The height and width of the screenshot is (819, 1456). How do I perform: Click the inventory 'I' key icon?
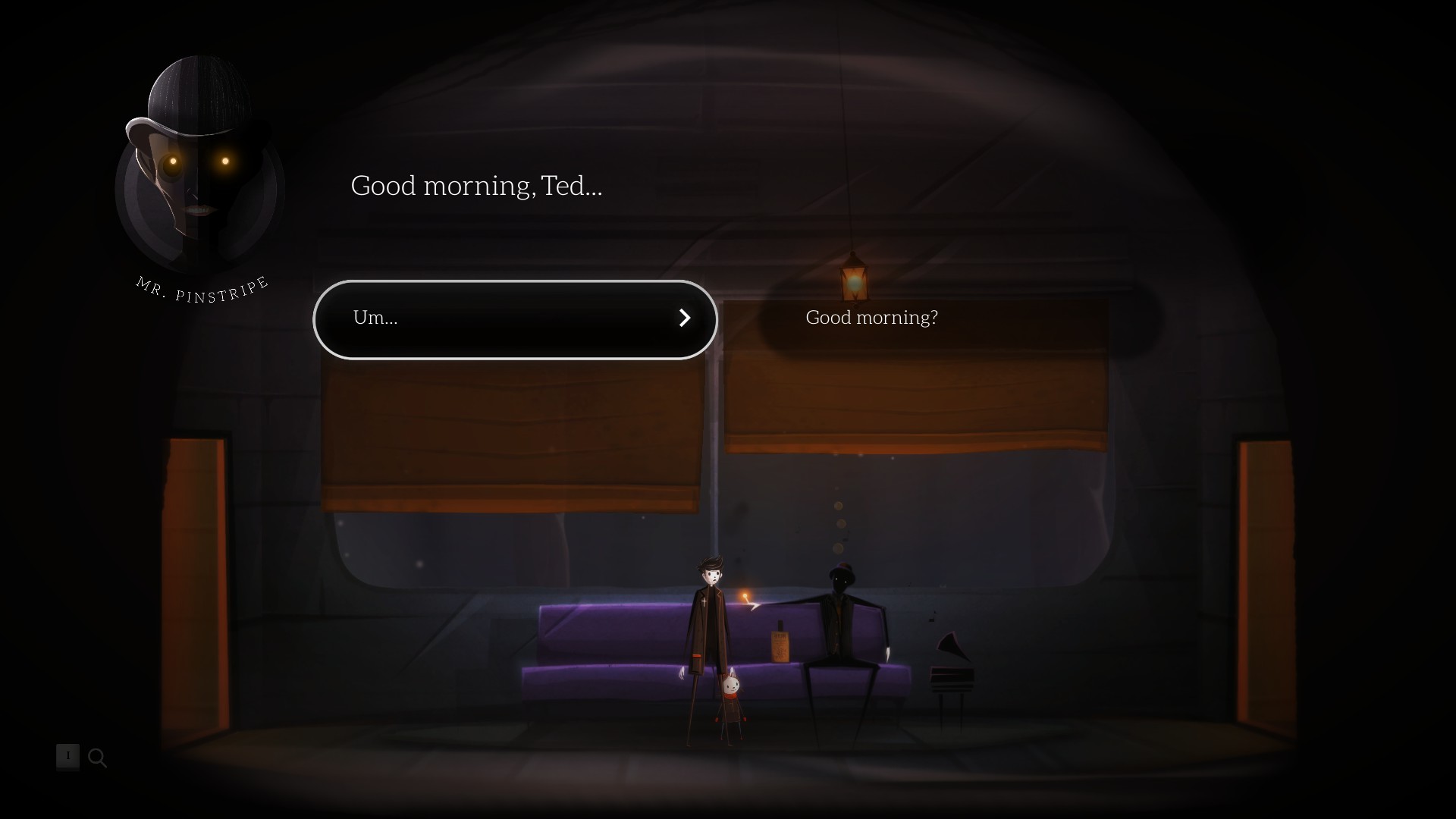pos(67,757)
